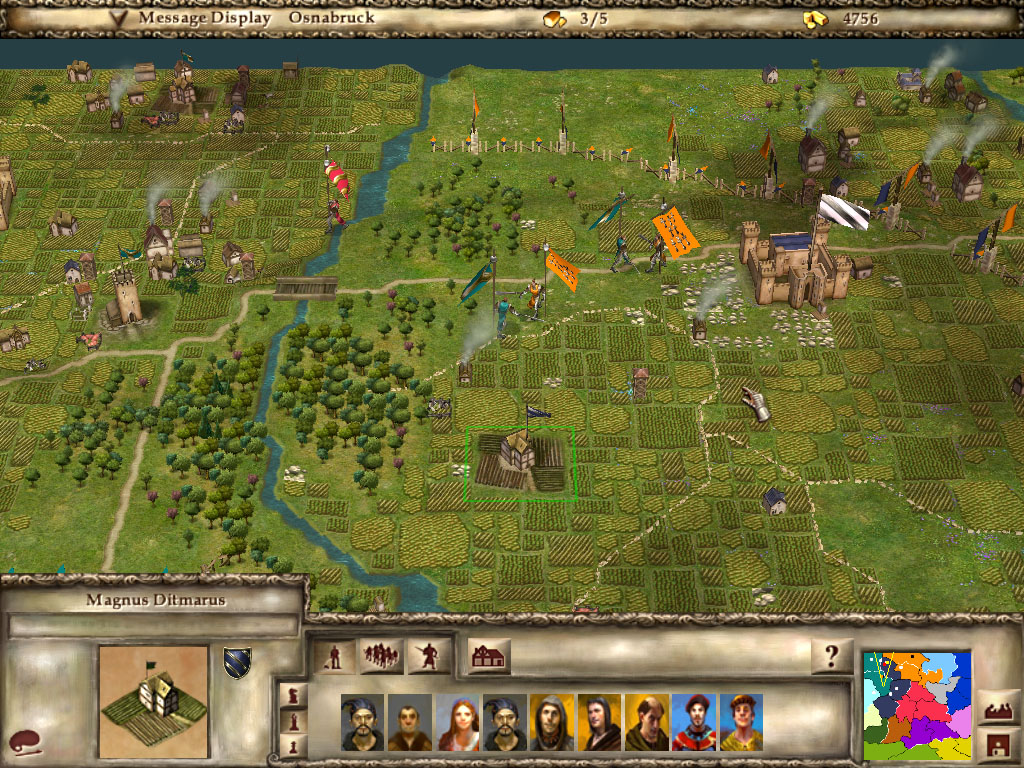The width and height of the screenshot is (1024, 768).
Task: Activate the castle battlements button beside minimap
Action: tap(998, 709)
